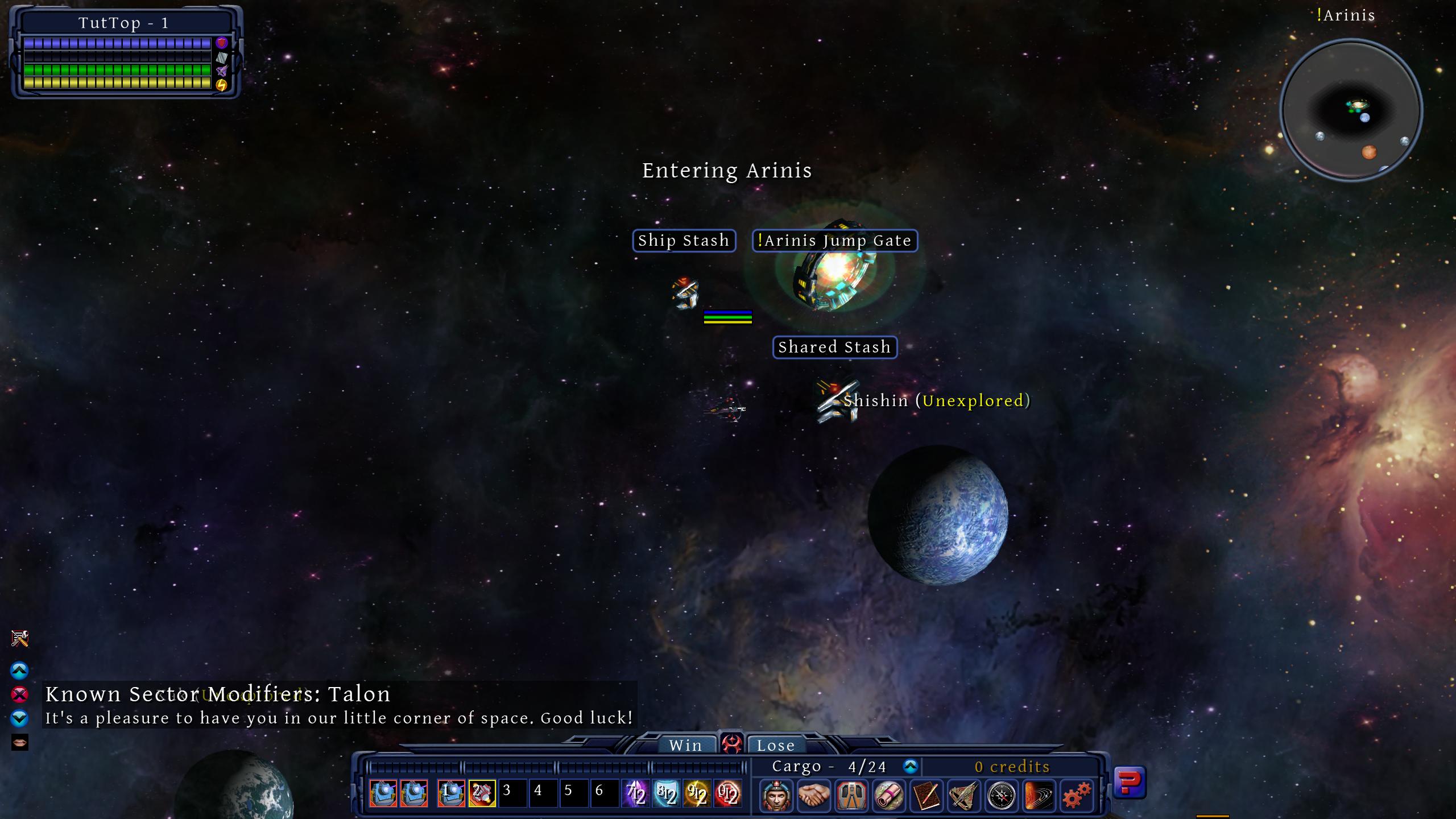Select the Lose button
Viewport: 1456px width, 819px height.
775,745
